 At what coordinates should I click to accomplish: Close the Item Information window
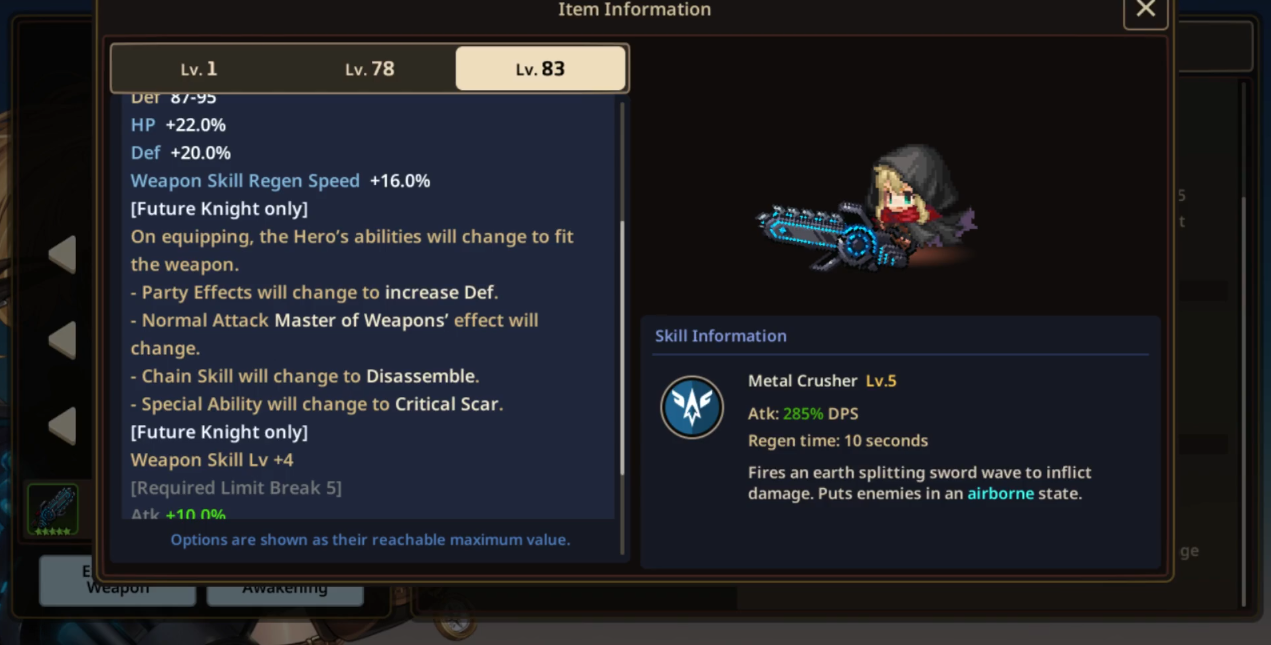pos(1145,10)
